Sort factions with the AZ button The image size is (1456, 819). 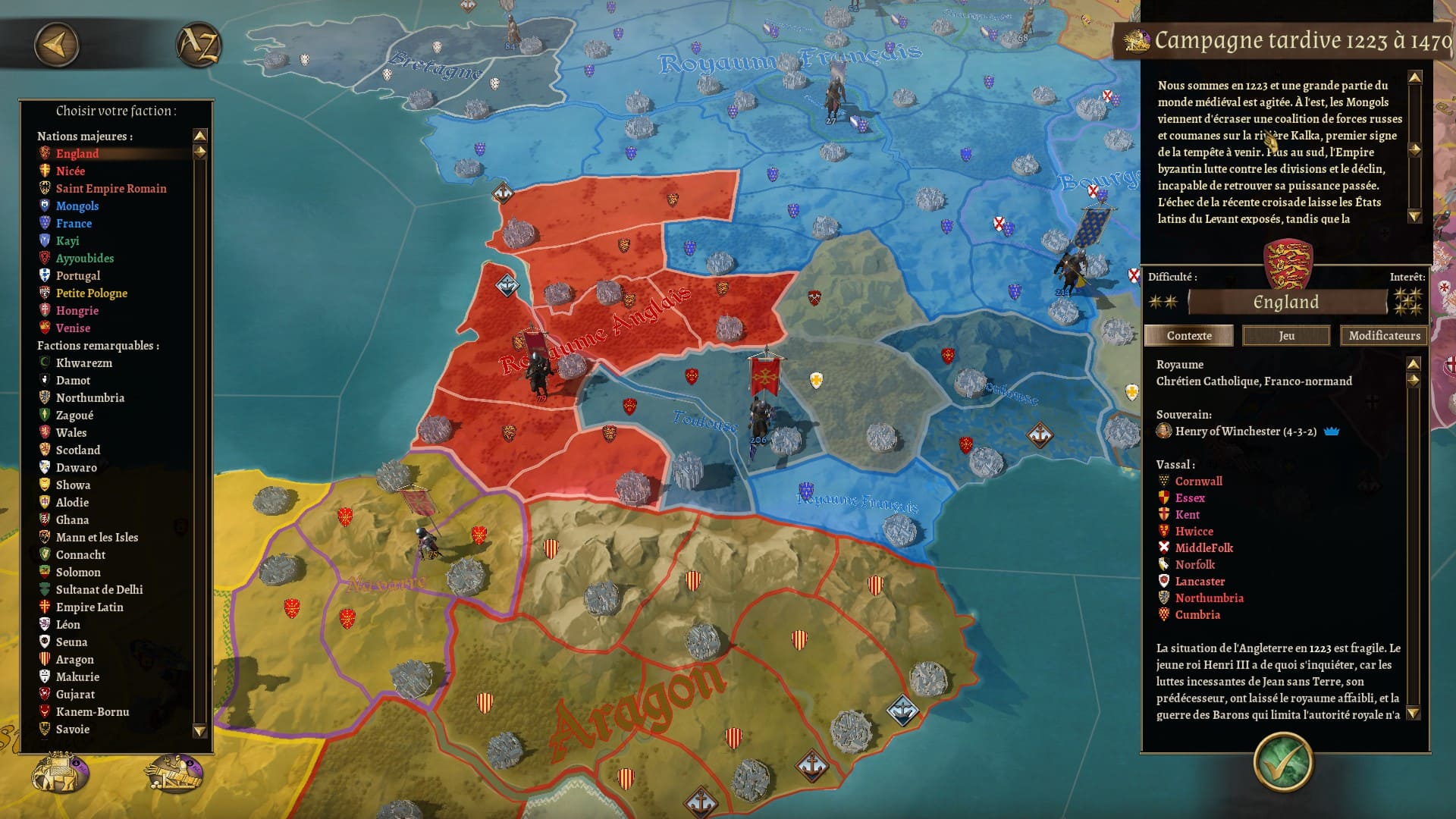[198, 45]
